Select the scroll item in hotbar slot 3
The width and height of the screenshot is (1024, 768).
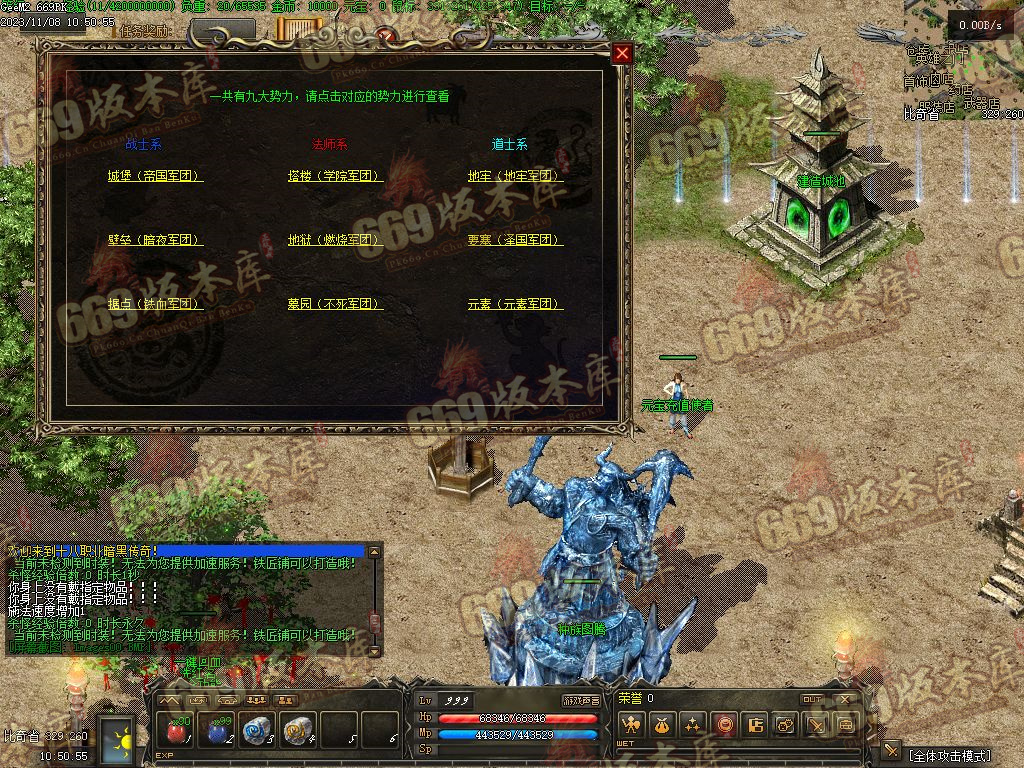pos(257,731)
